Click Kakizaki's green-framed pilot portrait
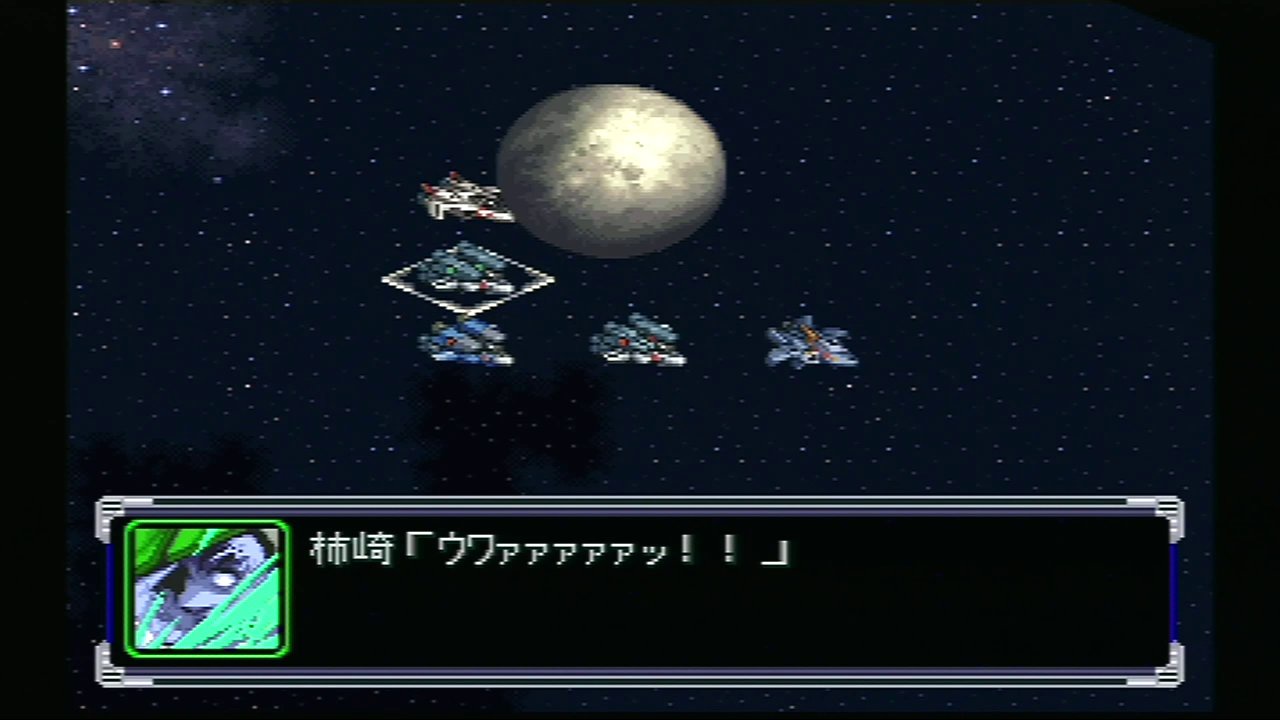 coord(207,588)
